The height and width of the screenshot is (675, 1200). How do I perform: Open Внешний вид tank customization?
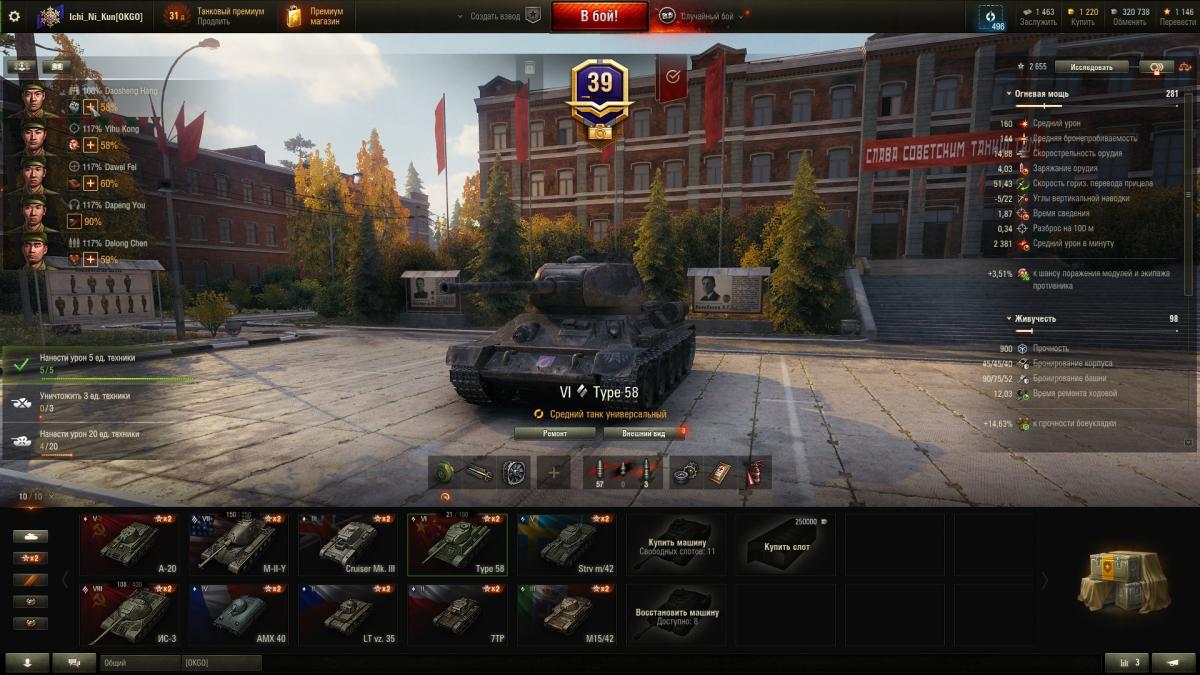(643, 433)
